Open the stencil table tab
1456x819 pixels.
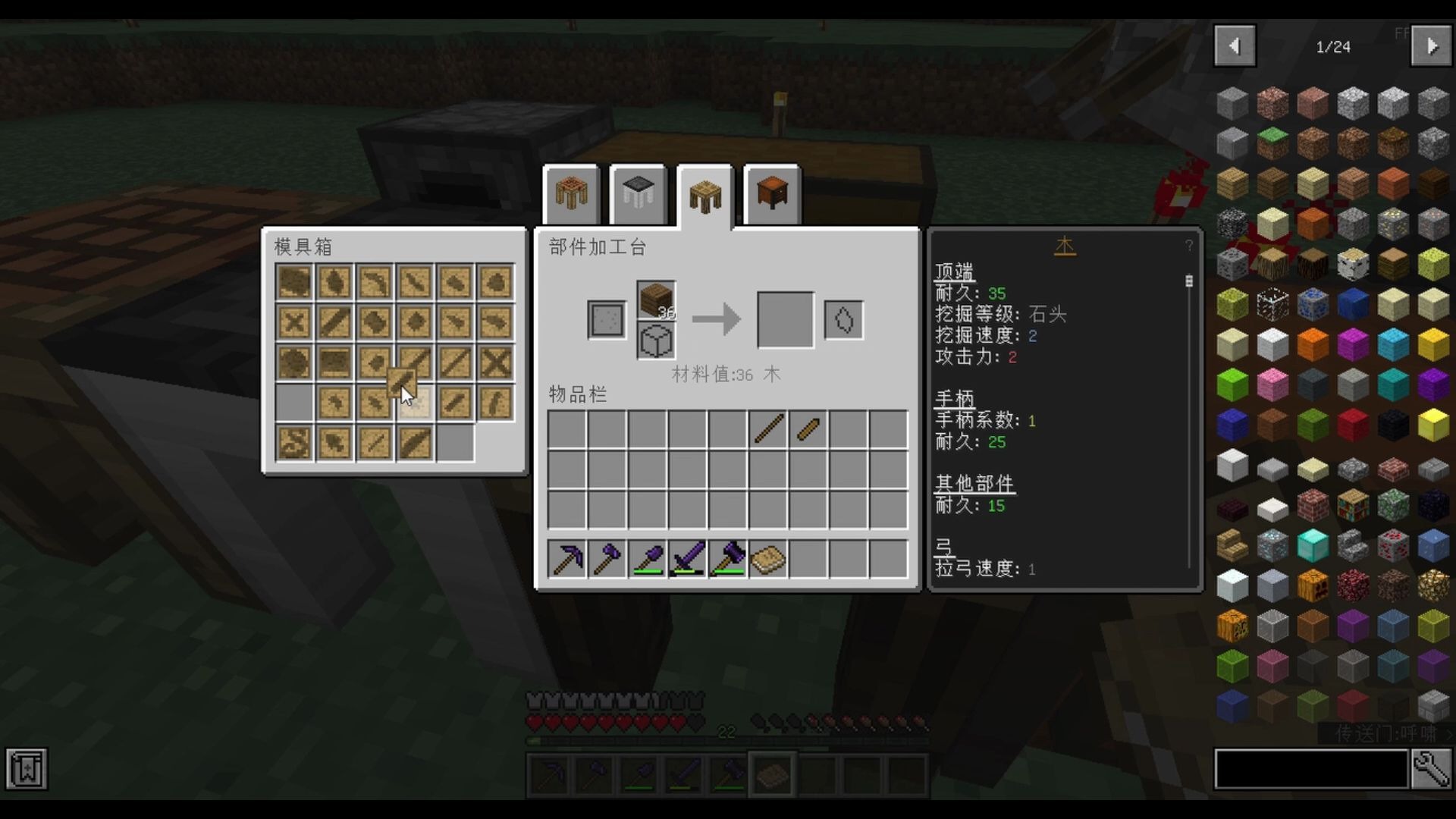[x=638, y=195]
